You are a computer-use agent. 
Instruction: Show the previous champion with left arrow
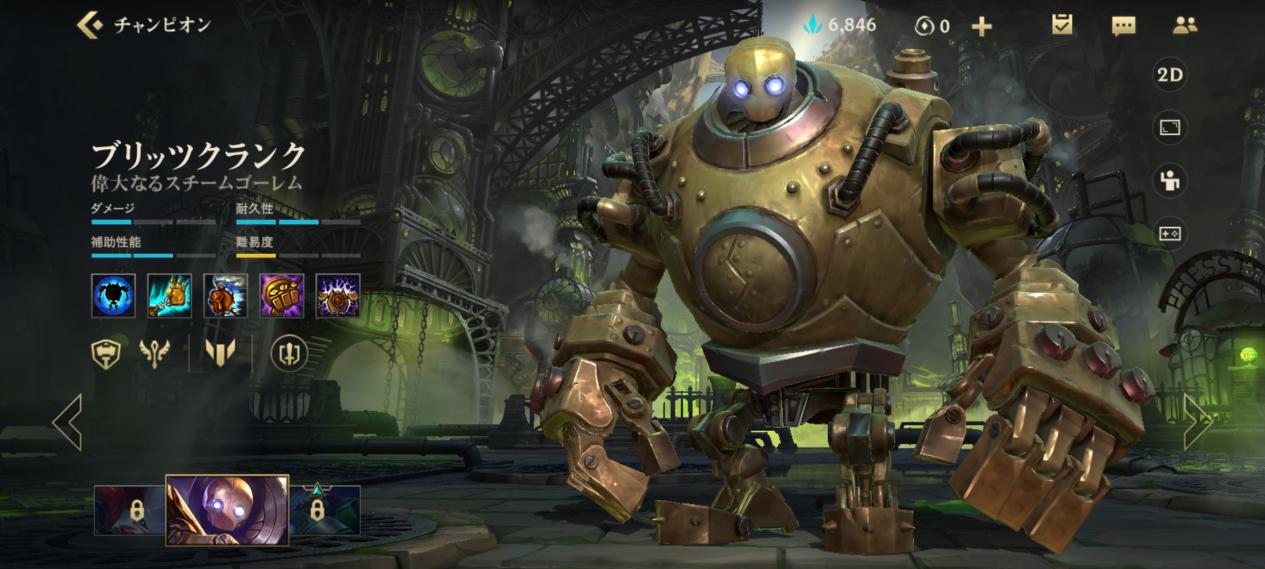pyautogui.click(x=68, y=421)
